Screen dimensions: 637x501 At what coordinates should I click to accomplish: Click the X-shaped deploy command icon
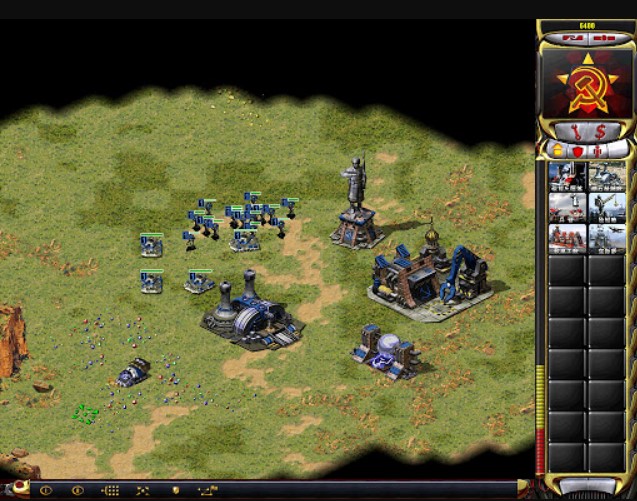[142, 491]
